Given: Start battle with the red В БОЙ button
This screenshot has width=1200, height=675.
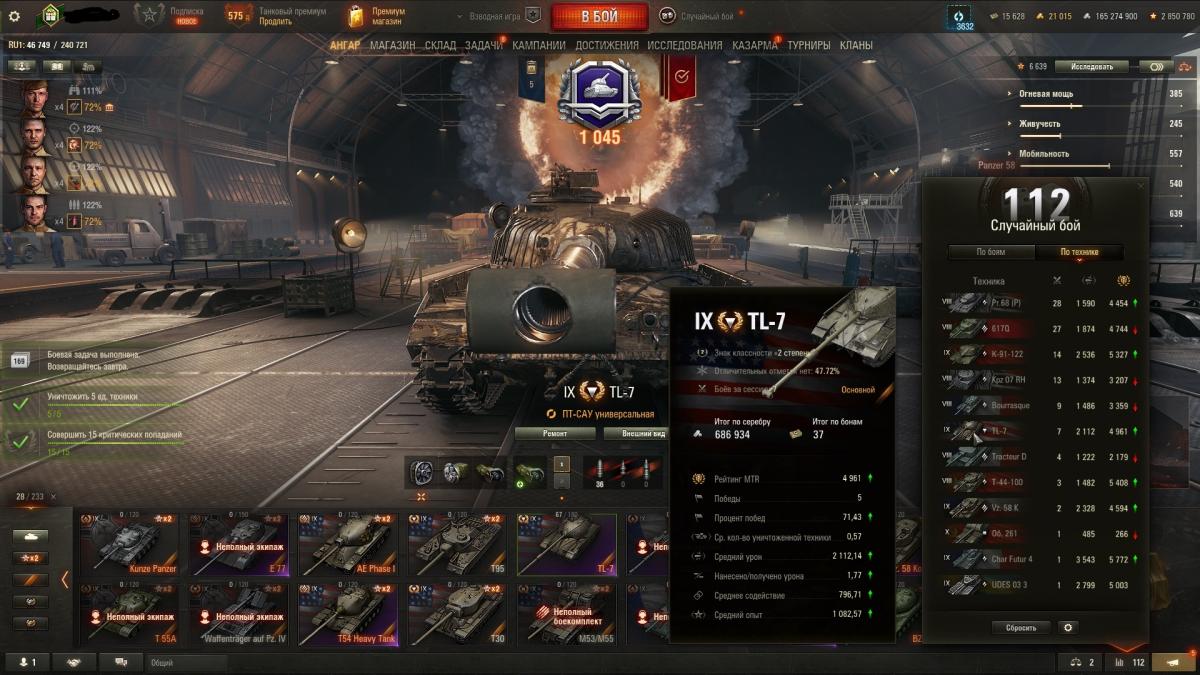Looking at the screenshot, I should click(x=598, y=16).
